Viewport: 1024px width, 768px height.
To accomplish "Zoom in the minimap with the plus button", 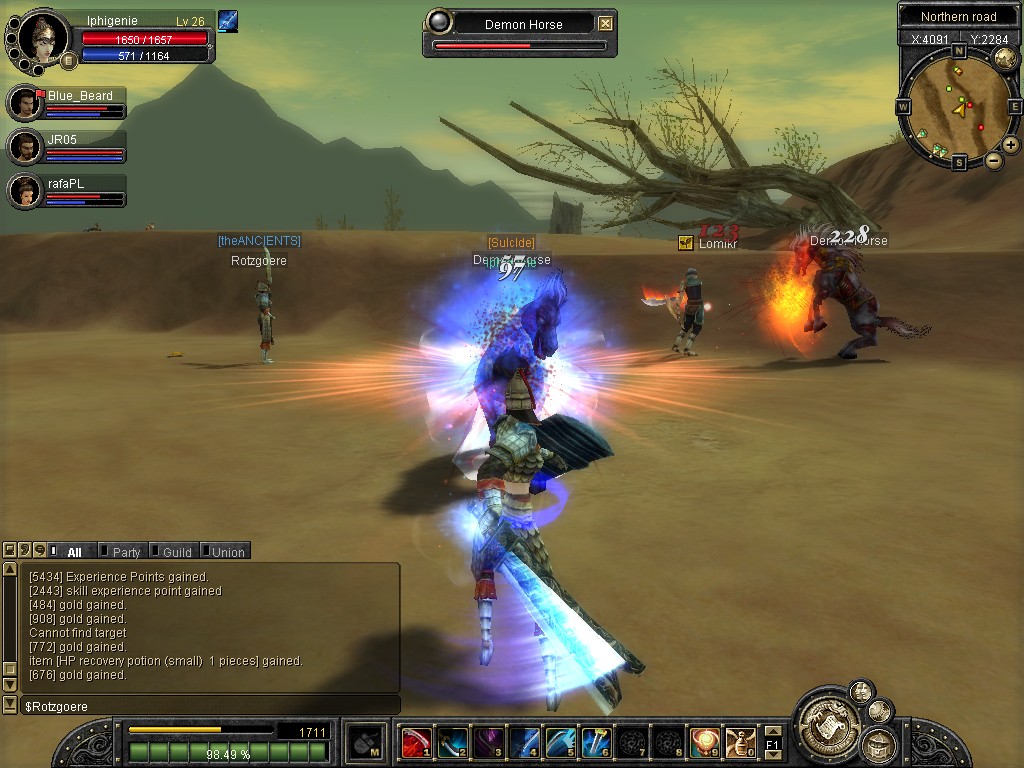I will click(1011, 145).
